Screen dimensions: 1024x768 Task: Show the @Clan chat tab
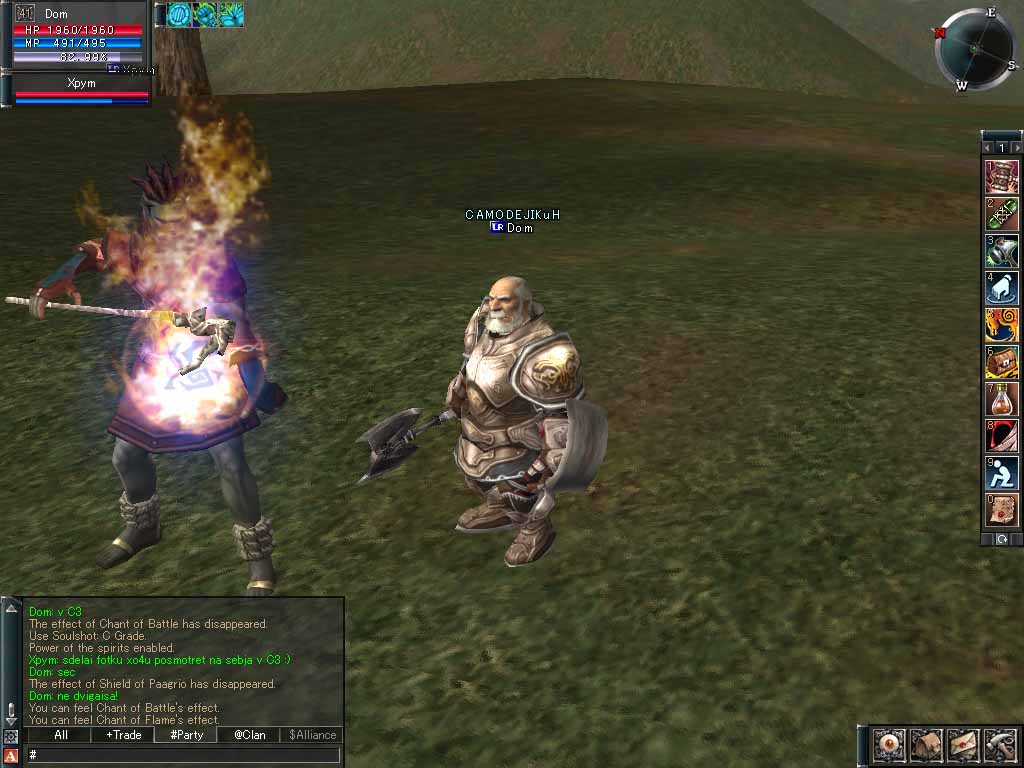[x=249, y=735]
